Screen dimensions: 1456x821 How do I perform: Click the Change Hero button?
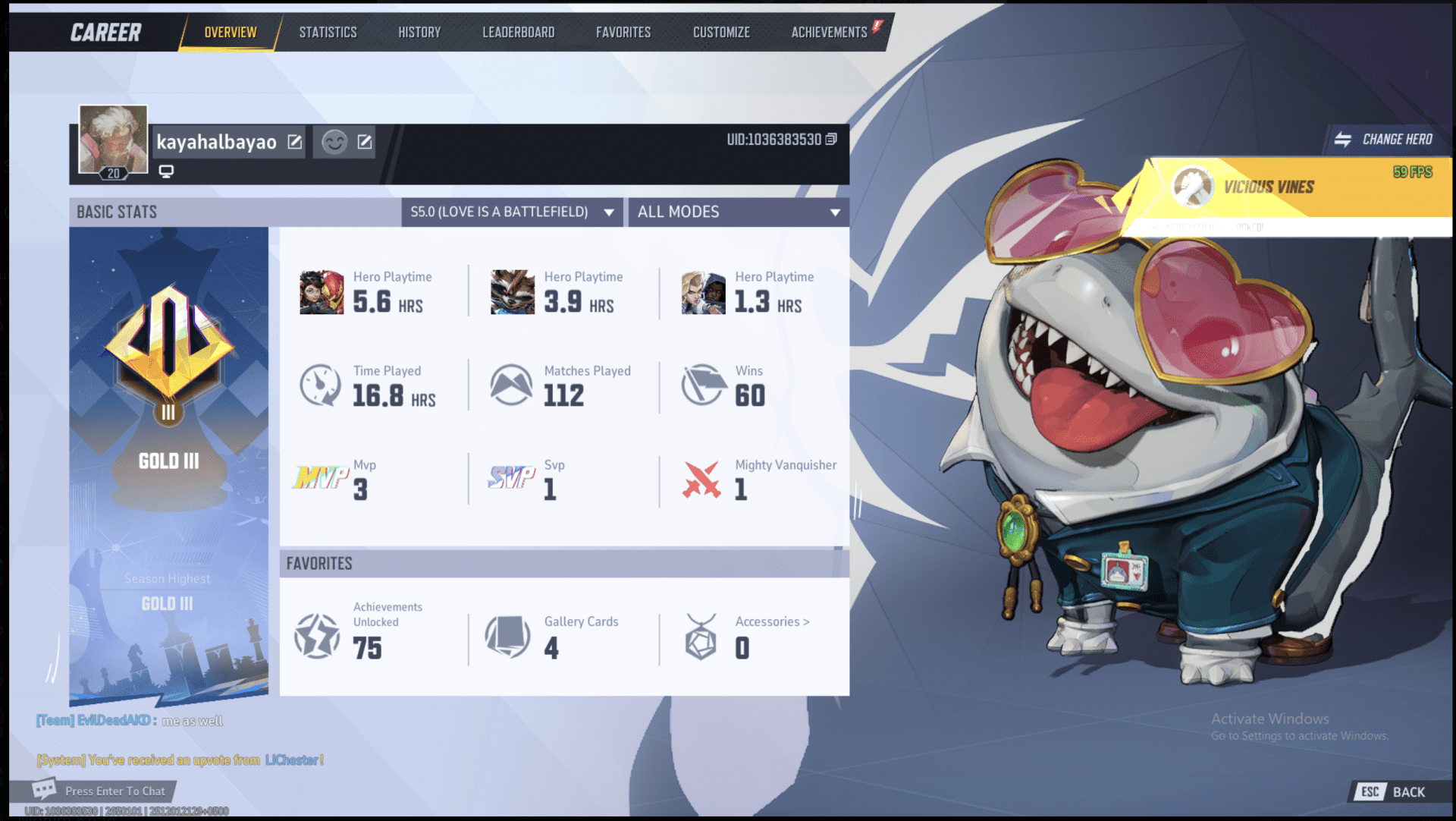pyautogui.click(x=1385, y=139)
